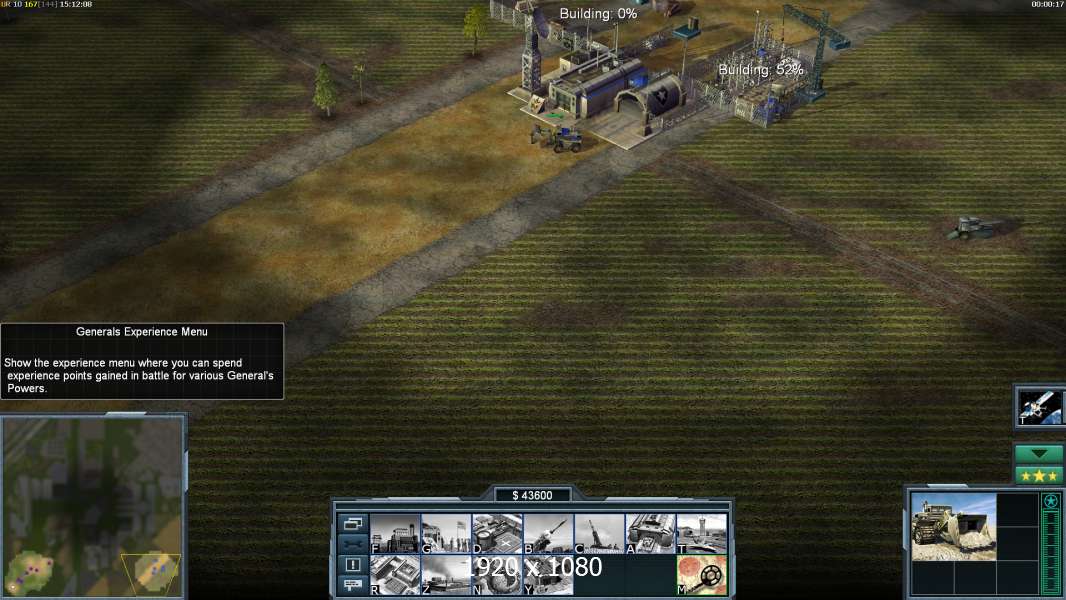
Task: Open the Generals Experience menu via the three-star button
Action: [1039, 475]
